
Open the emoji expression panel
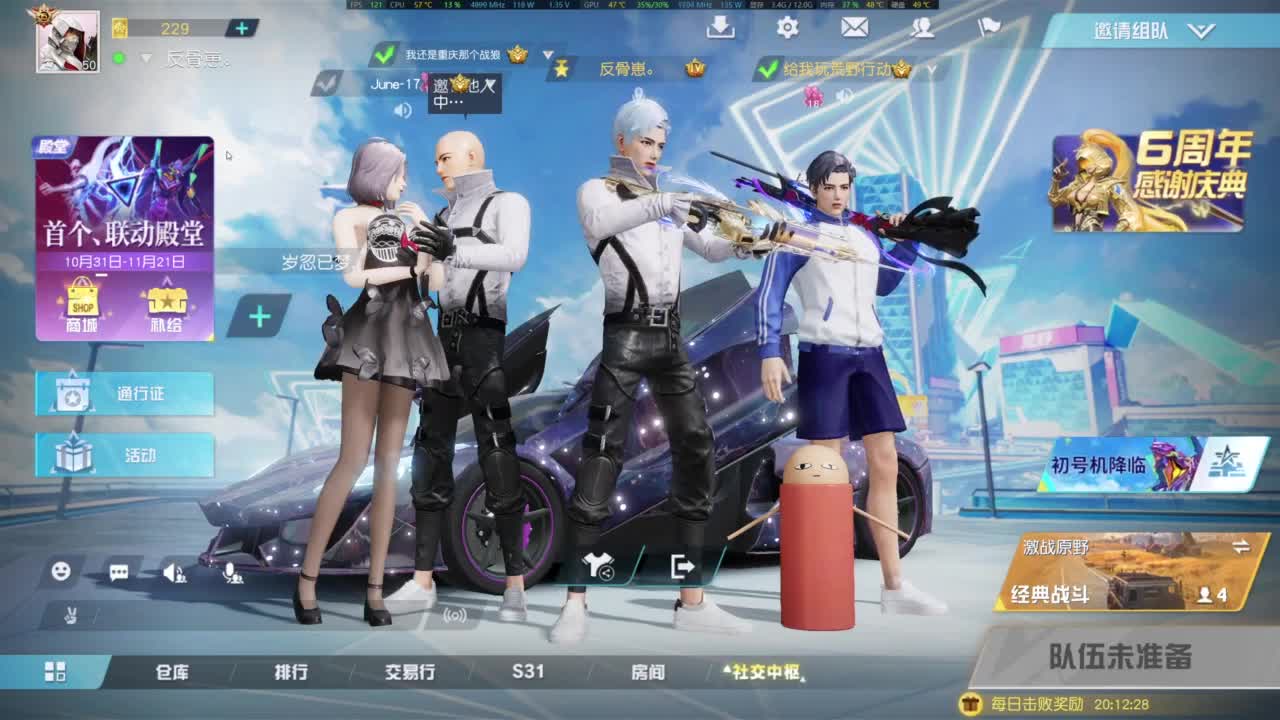coord(60,572)
